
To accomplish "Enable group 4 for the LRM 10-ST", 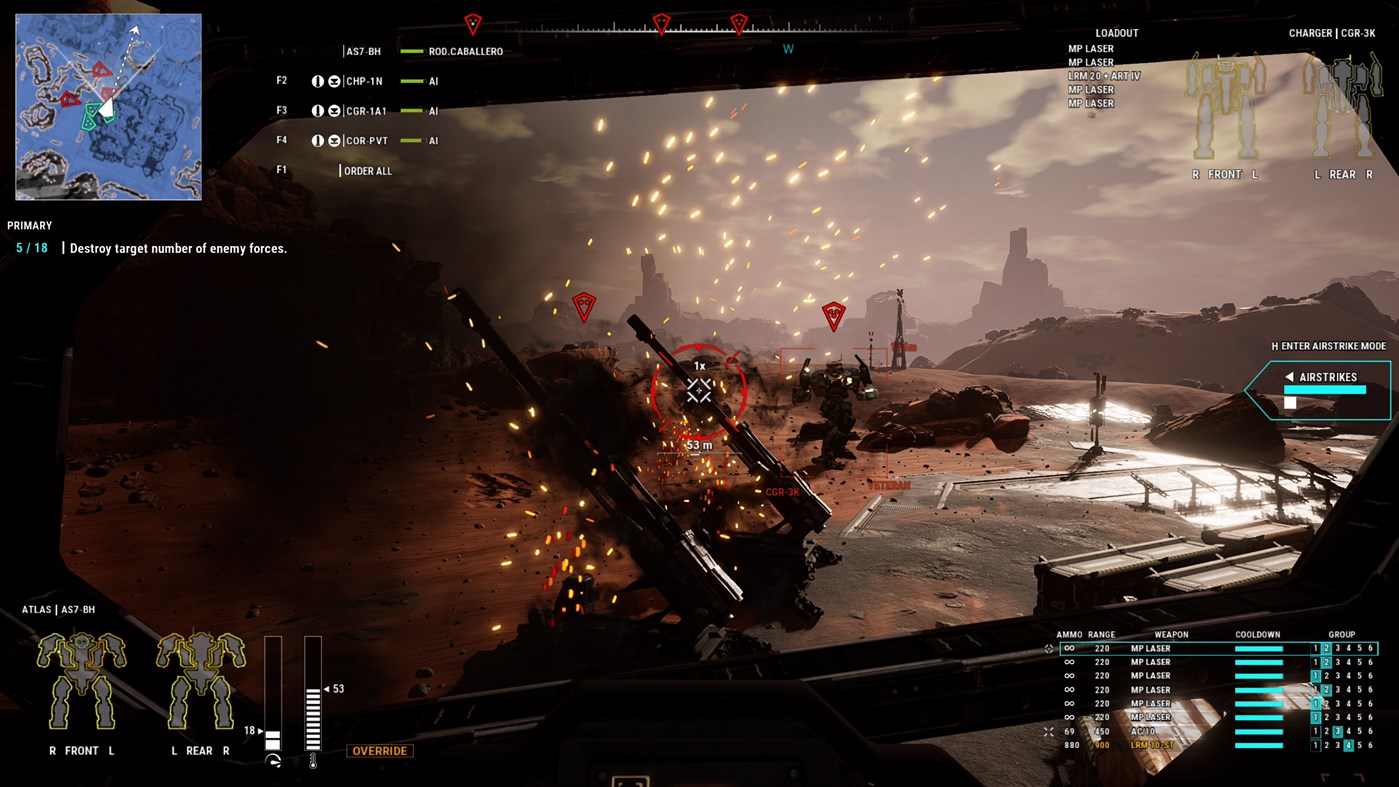I will point(1349,745).
